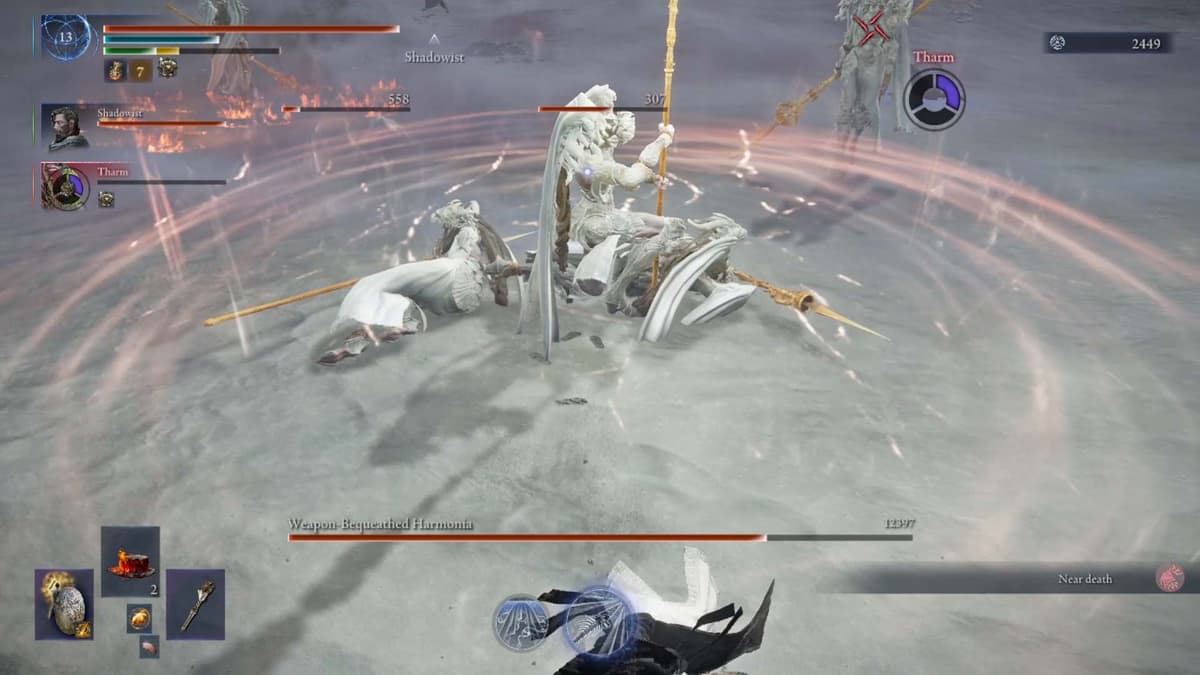Image resolution: width=1200 pixels, height=675 pixels.
Task: Select the downed Tharm ally portrait
Action: (66, 186)
